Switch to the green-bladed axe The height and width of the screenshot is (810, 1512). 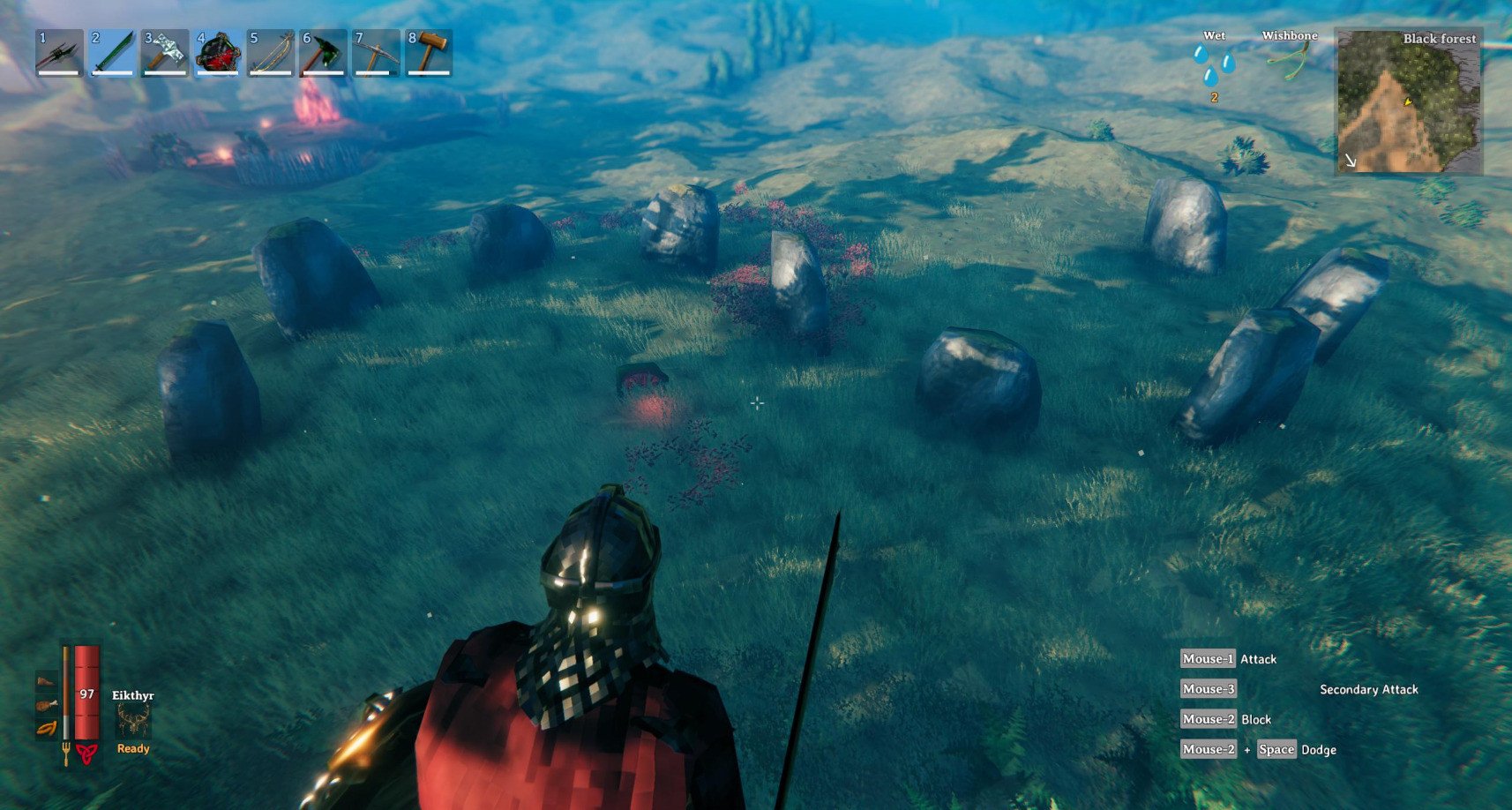tap(324, 53)
